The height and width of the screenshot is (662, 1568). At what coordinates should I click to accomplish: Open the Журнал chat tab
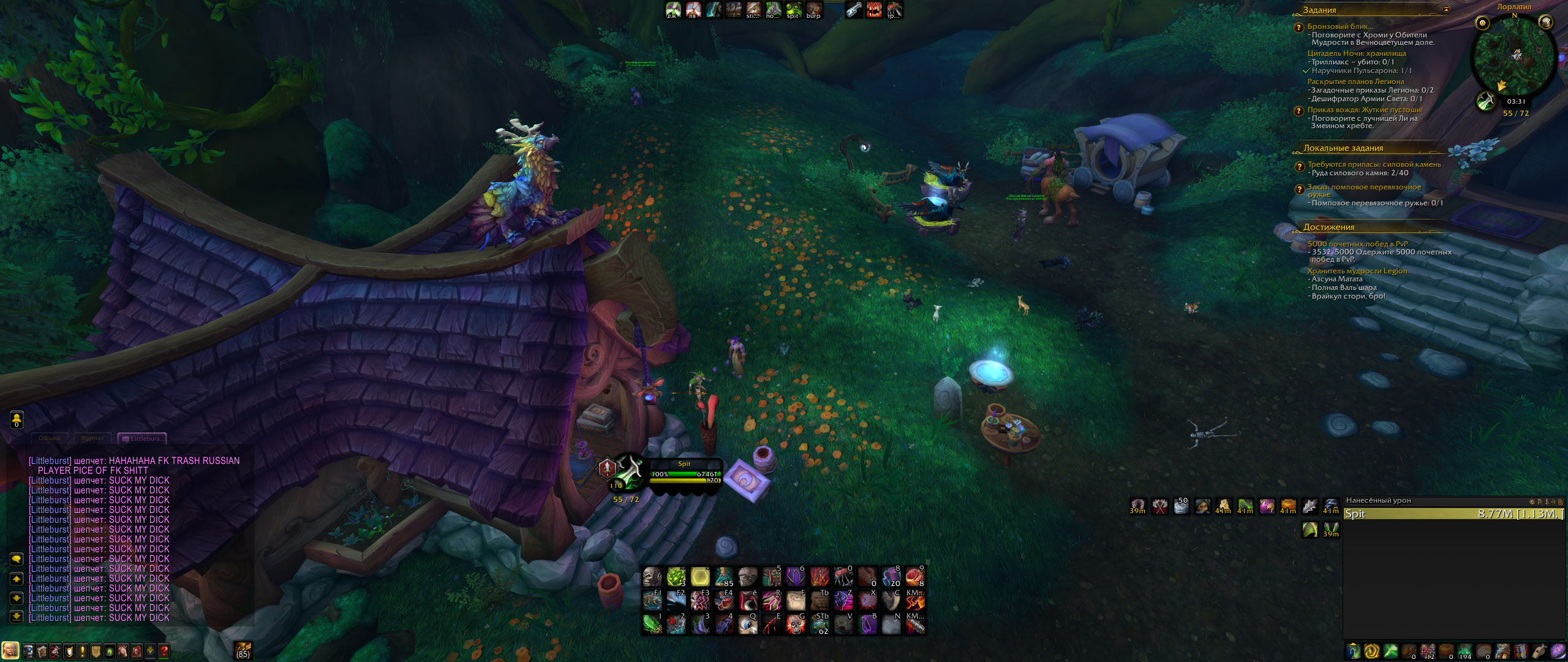point(93,438)
